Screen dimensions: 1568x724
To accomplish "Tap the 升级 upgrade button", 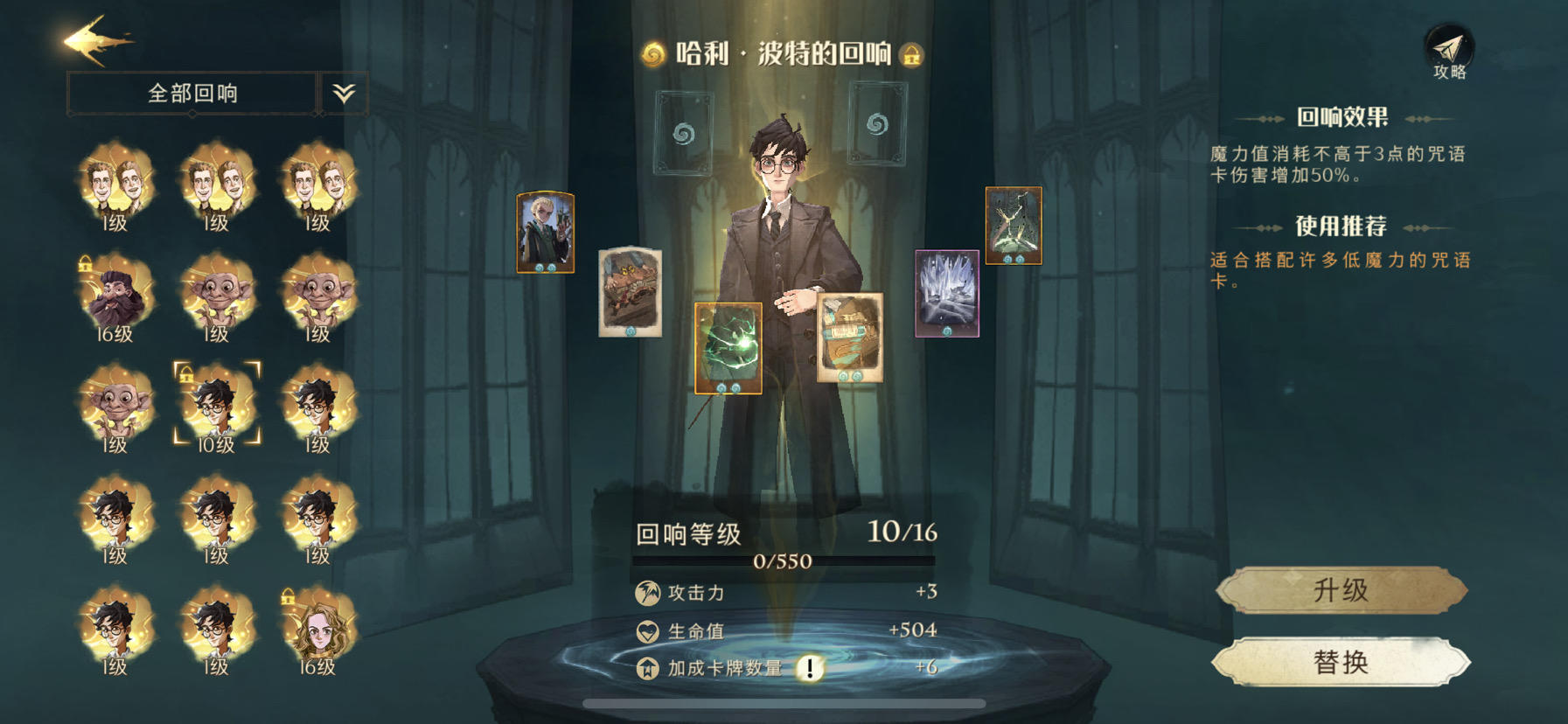I will coord(1343,588).
